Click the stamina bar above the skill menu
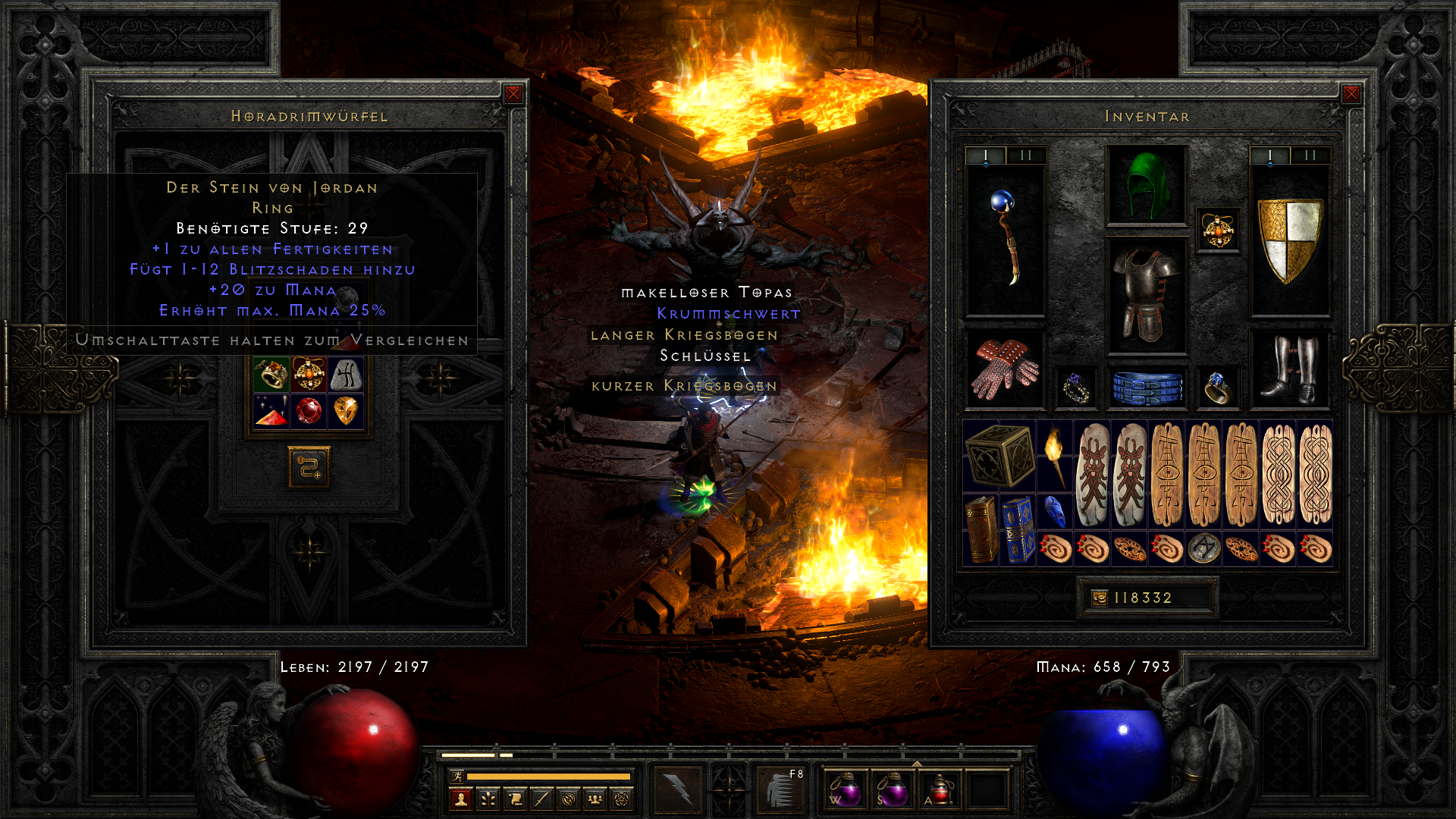This screenshot has width=1456, height=819. [x=550, y=777]
